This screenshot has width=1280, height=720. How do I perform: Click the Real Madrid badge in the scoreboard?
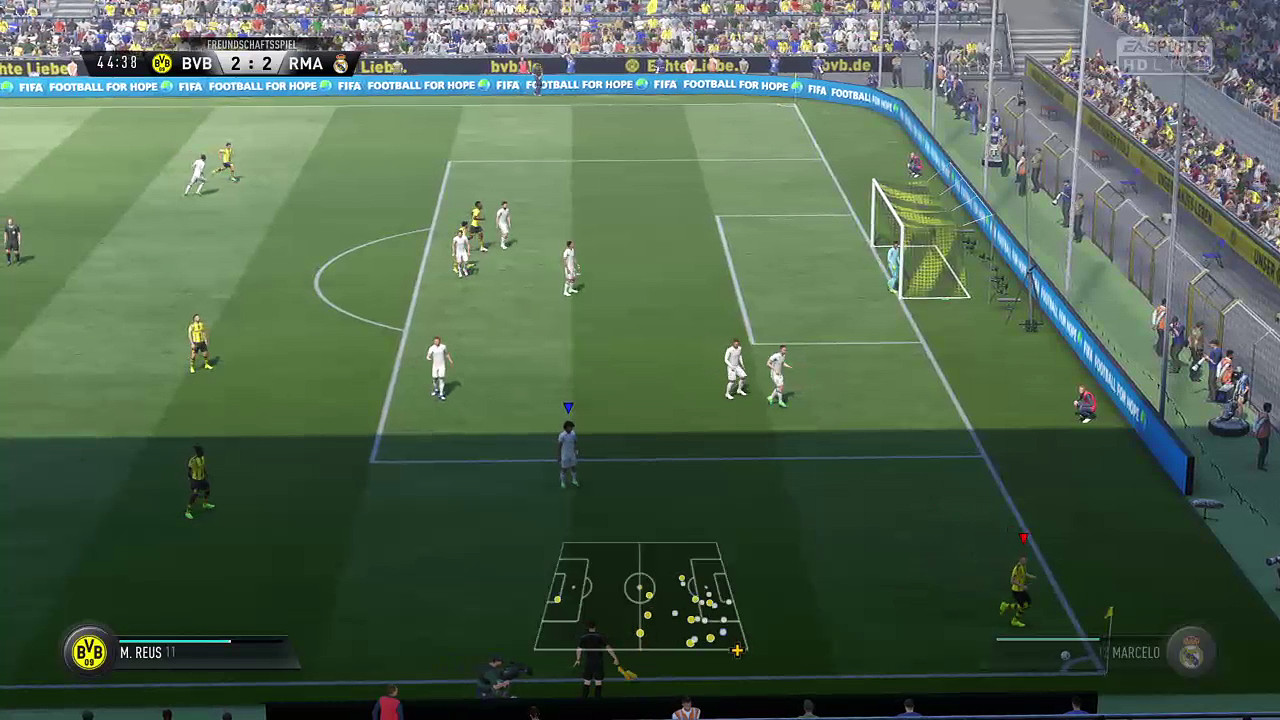(x=341, y=64)
